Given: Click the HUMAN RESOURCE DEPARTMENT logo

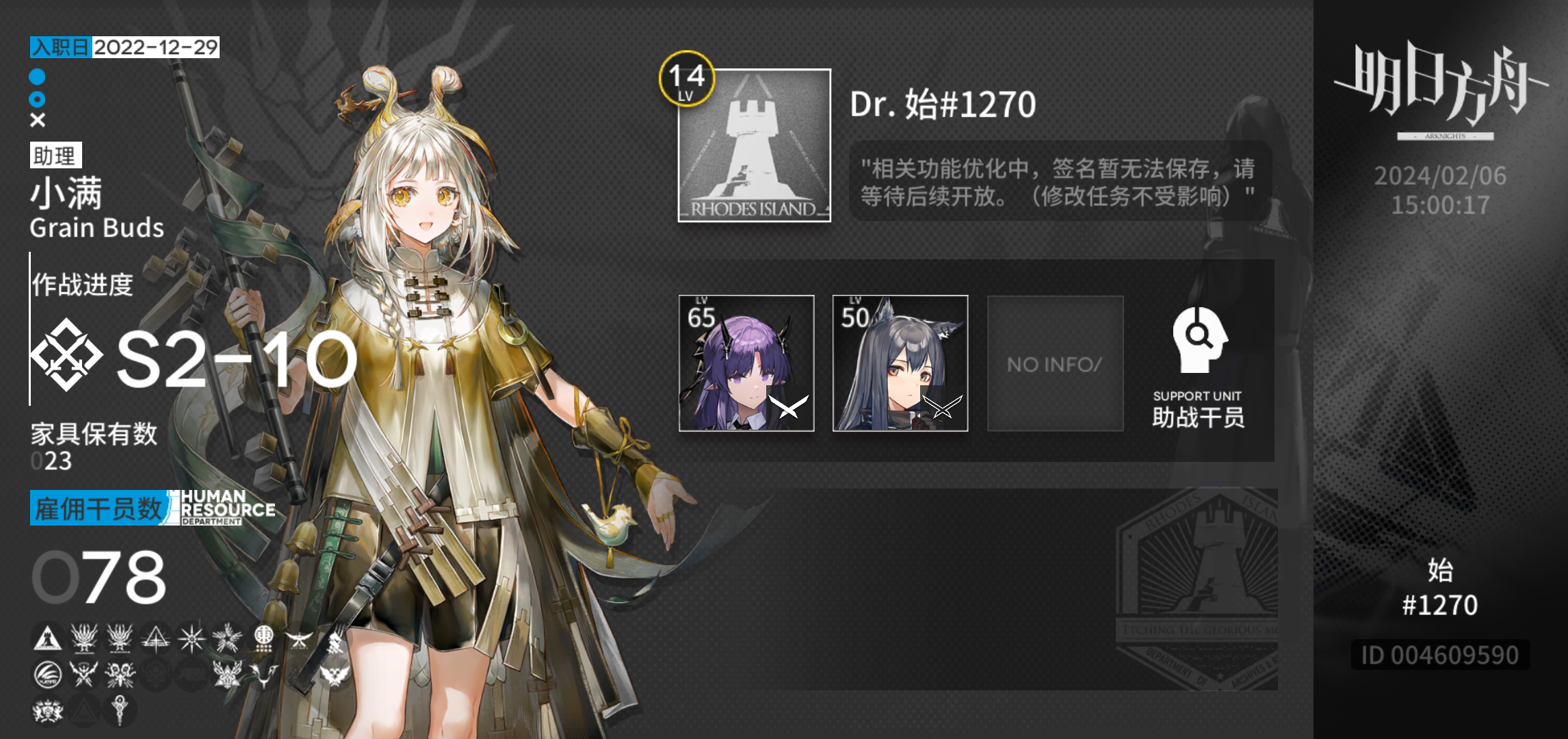Looking at the screenshot, I should click(222, 506).
